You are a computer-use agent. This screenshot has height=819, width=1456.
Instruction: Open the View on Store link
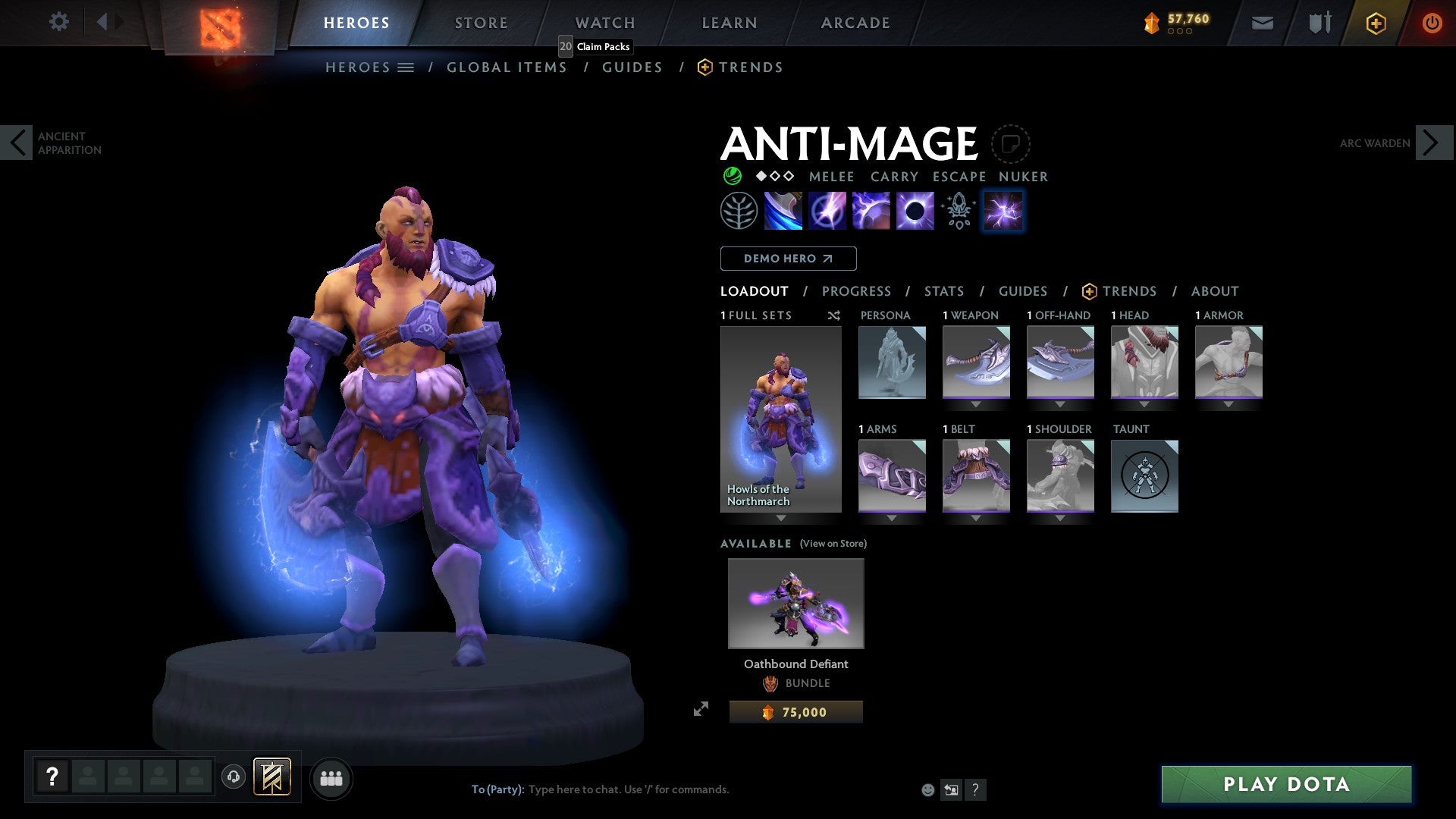click(x=833, y=543)
